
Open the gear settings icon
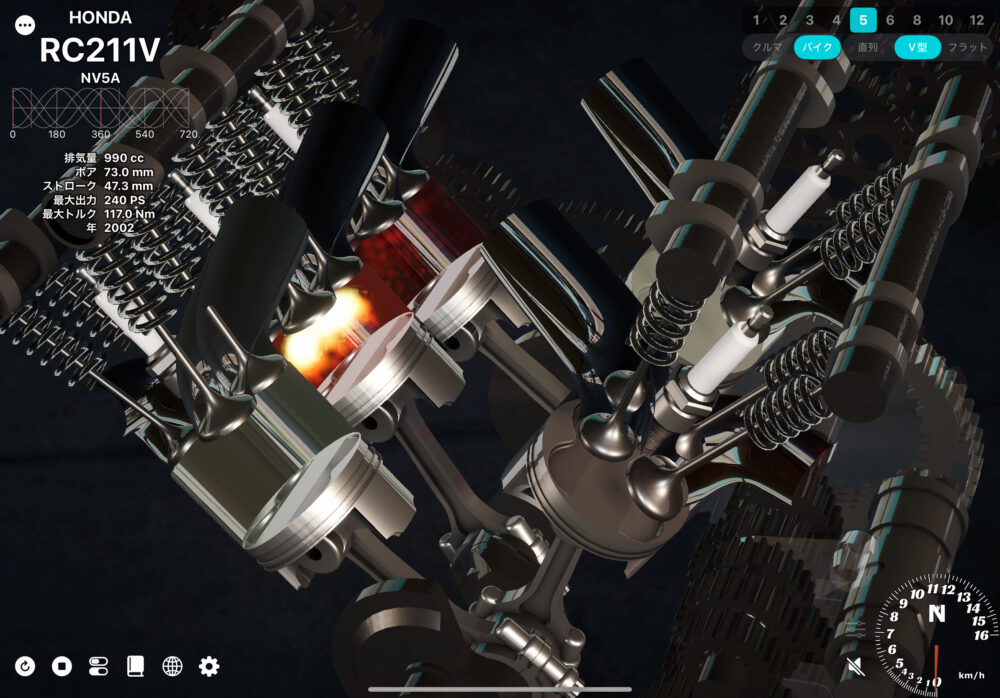point(209,666)
